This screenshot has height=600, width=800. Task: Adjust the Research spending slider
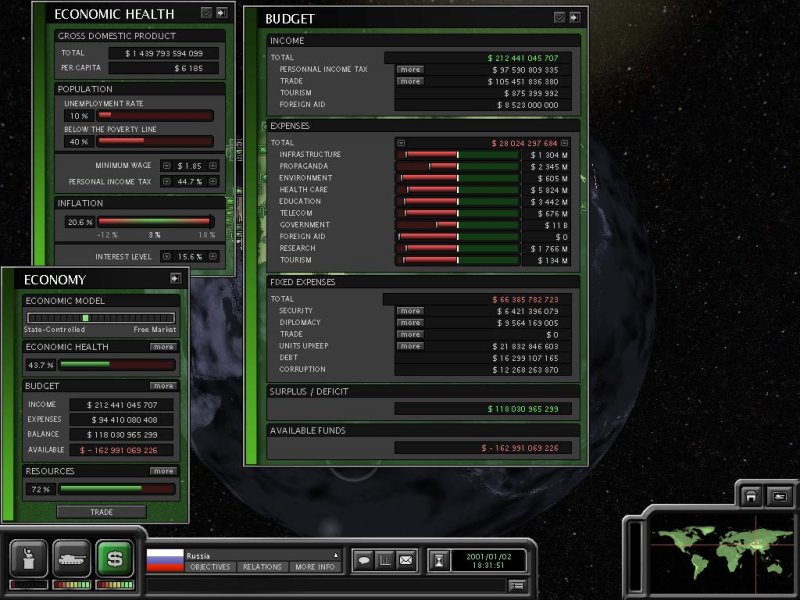(x=460, y=248)
